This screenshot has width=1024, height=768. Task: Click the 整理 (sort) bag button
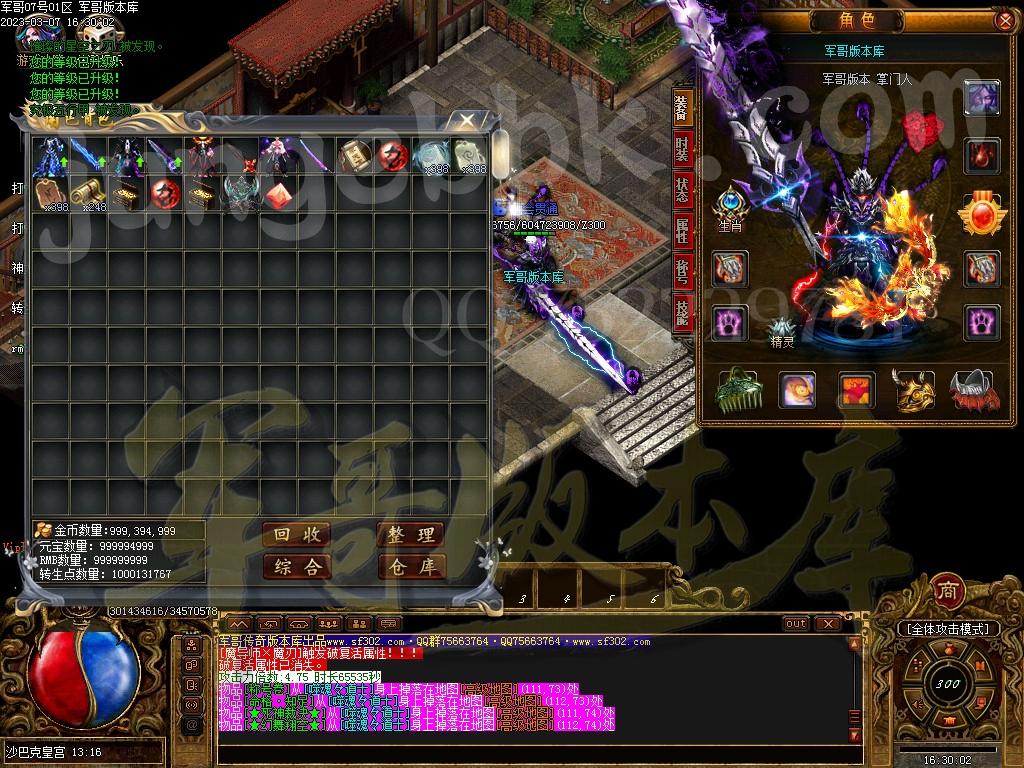(410, 535)
